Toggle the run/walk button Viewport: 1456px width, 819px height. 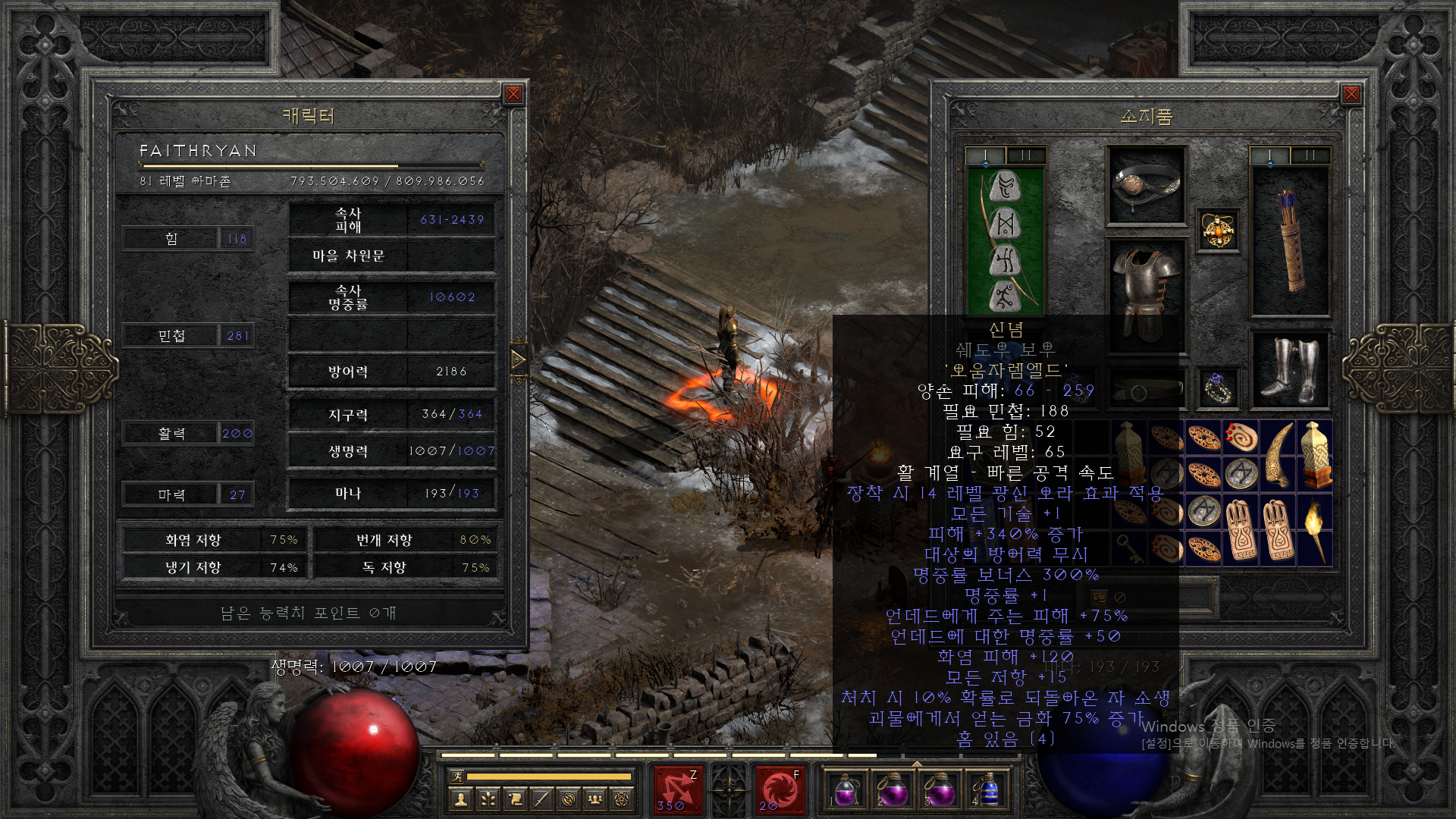click(457, 776)
